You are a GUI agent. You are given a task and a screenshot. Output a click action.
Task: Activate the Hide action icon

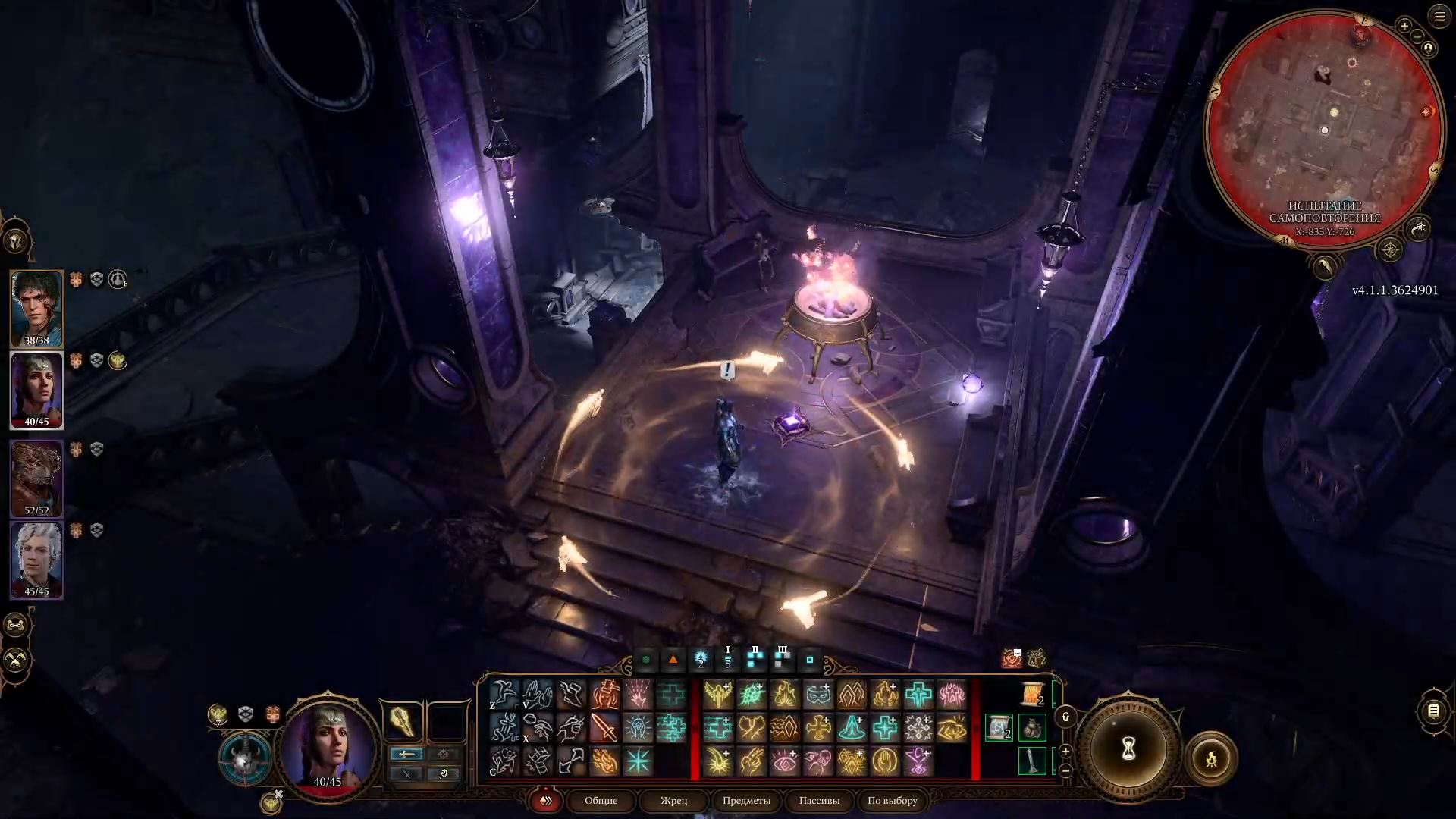(504, 761)
